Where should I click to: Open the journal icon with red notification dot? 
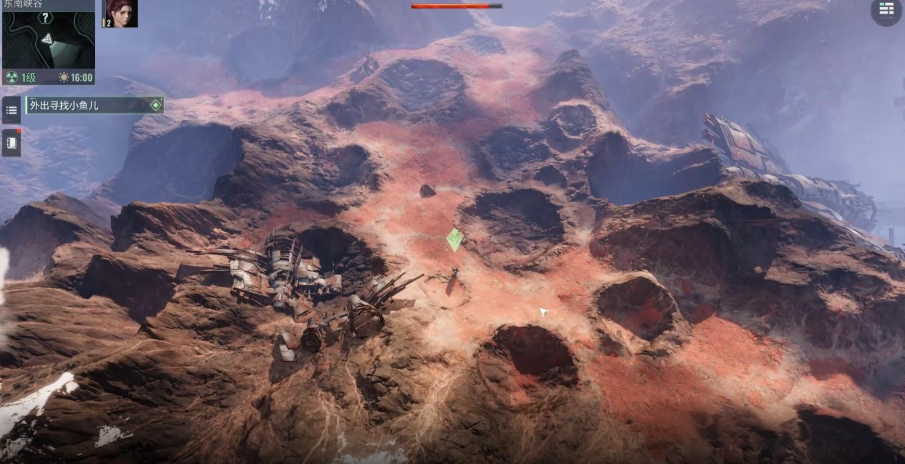(x=11, y=143)
